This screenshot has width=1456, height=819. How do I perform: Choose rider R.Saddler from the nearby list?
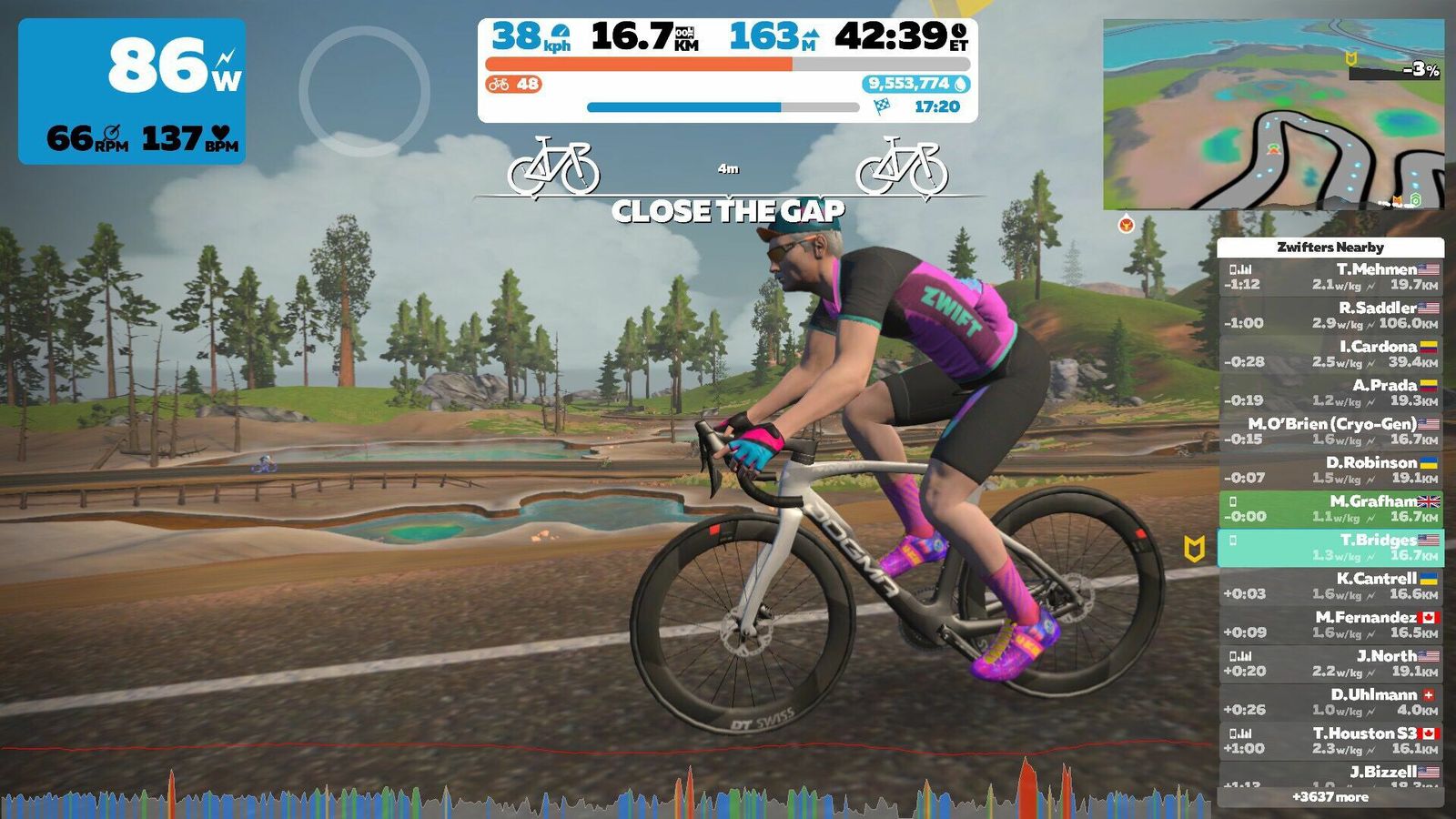[x=1330, y=315]
